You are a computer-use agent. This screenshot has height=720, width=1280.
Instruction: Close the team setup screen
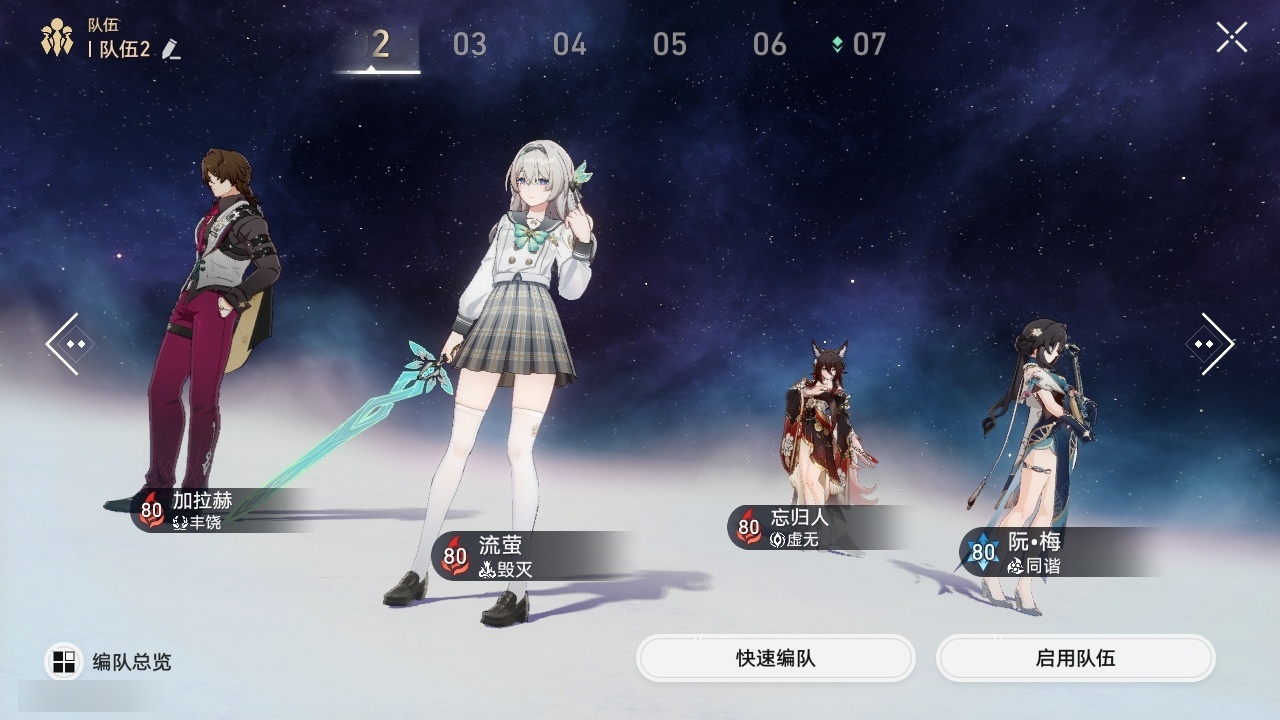1231,38
